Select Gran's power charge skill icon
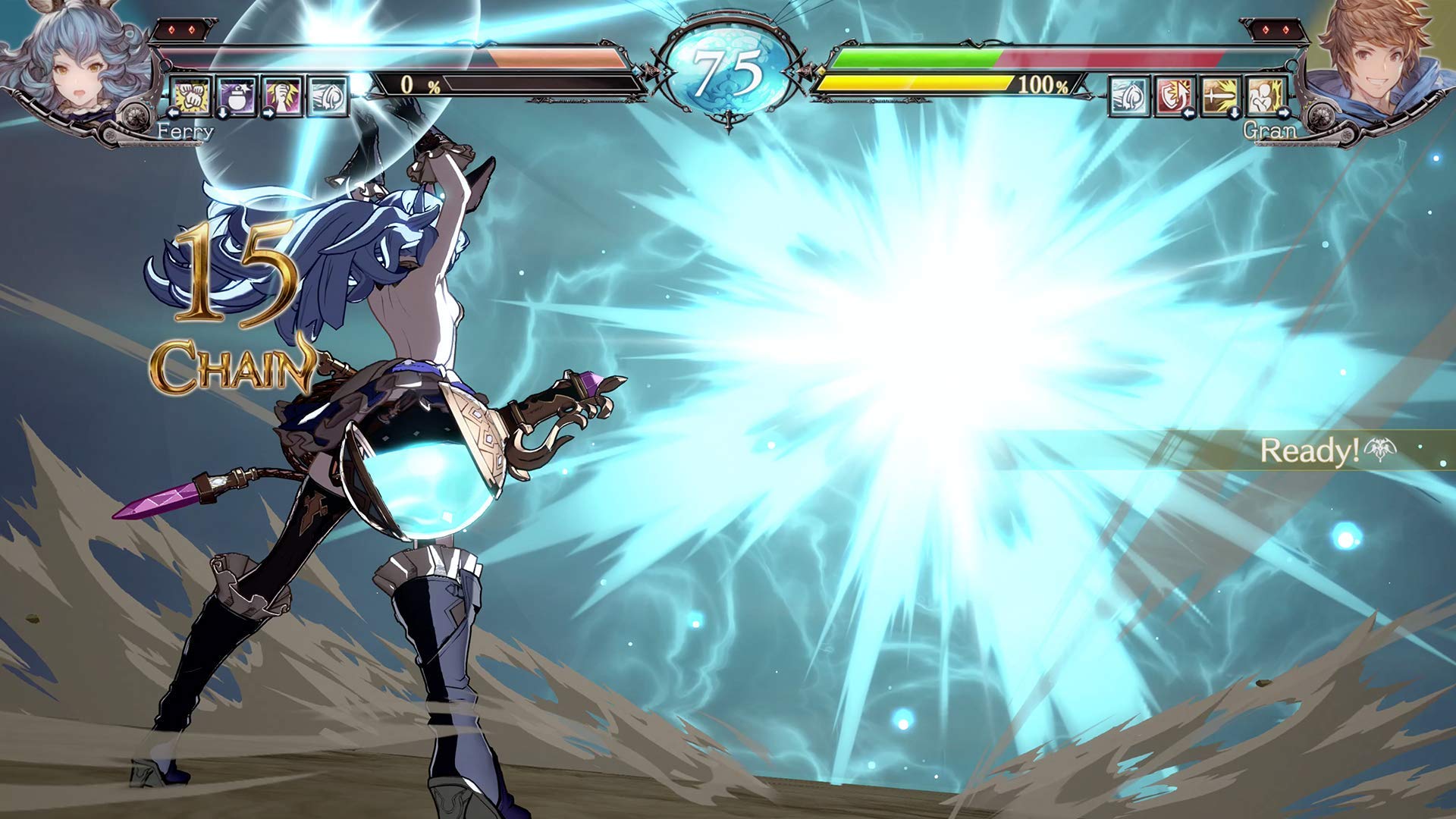The height and width of the screenshot is (819, 1456). 1263,96
